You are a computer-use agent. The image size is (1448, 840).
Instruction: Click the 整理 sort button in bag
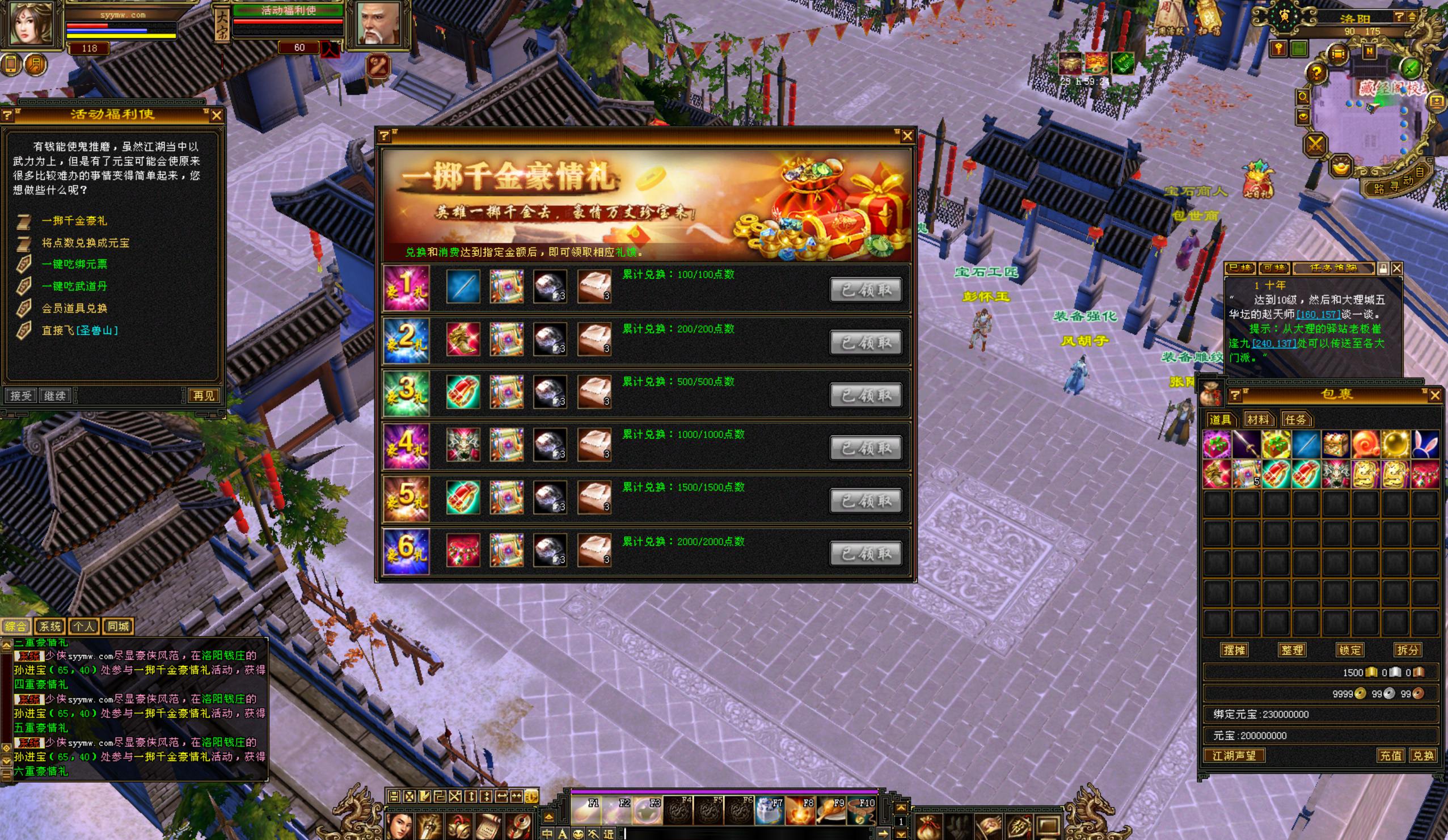pos(1291,650)
